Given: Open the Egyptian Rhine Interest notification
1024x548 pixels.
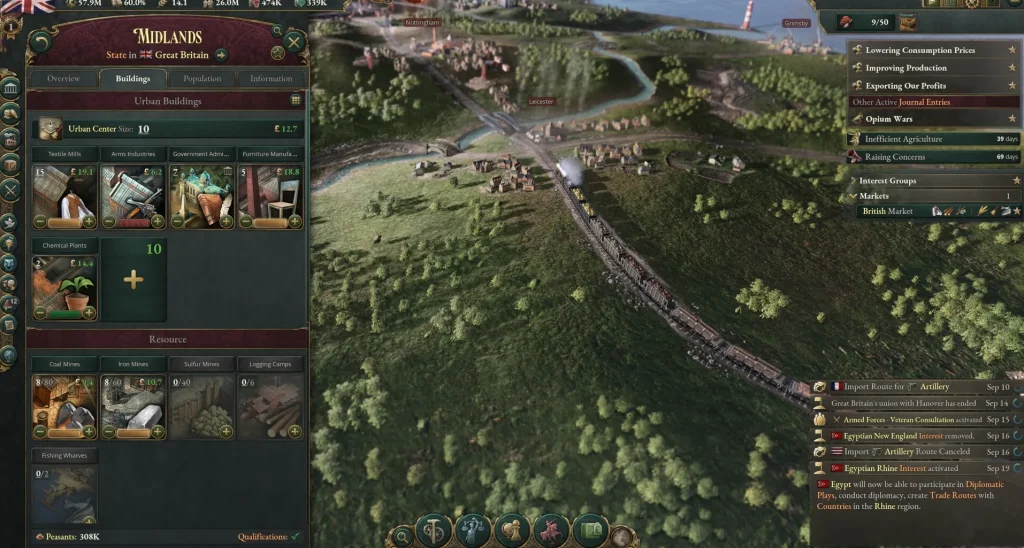Looking at the screenshot, I should tap(900, 468).
